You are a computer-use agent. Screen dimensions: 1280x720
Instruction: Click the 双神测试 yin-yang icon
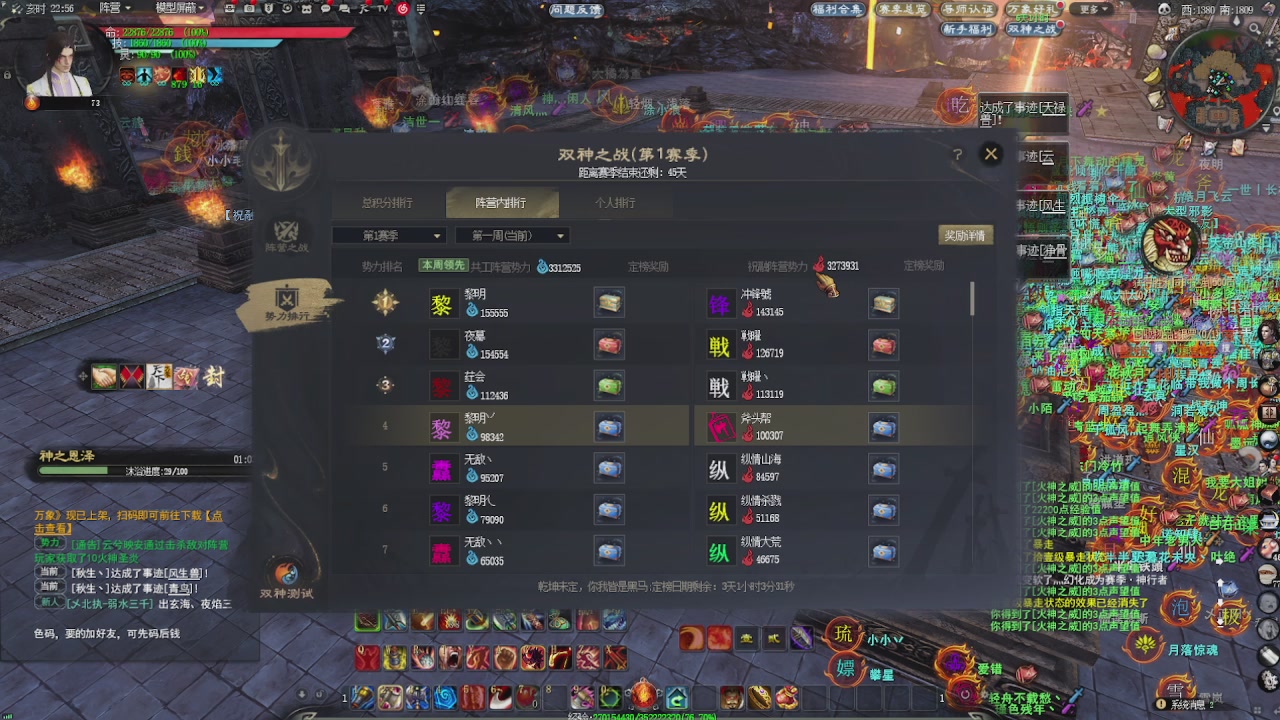[288, 573]
